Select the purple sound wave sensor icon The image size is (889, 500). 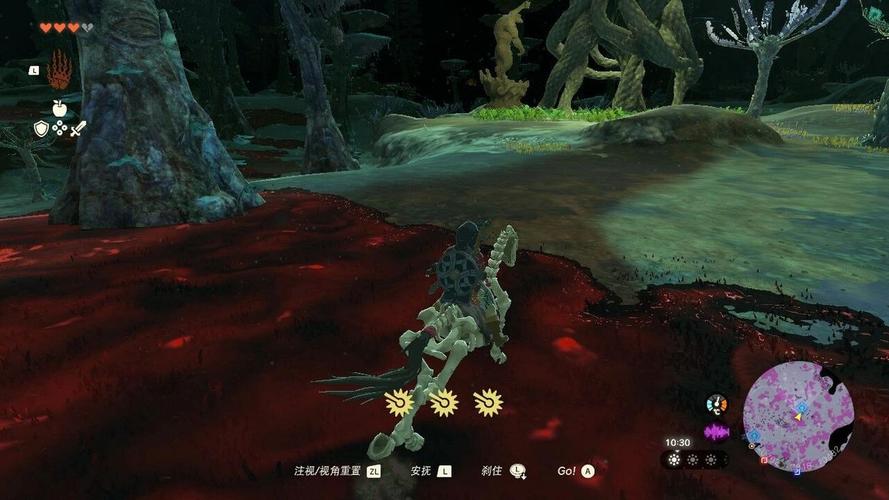point(716,432)
